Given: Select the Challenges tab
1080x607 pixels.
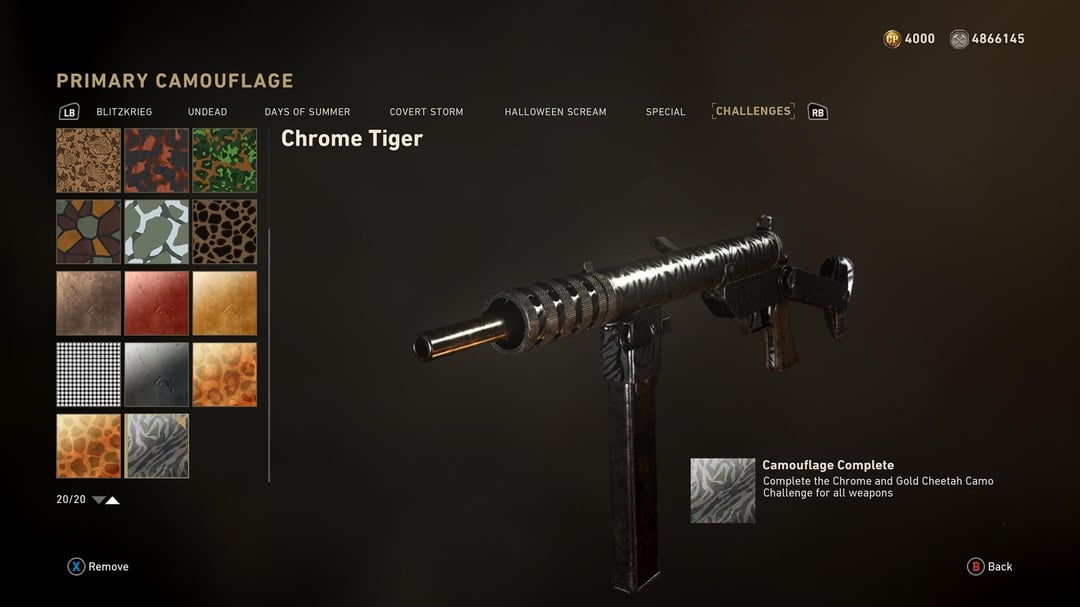Looking at the screenshot, I should (x=753, y=111).
